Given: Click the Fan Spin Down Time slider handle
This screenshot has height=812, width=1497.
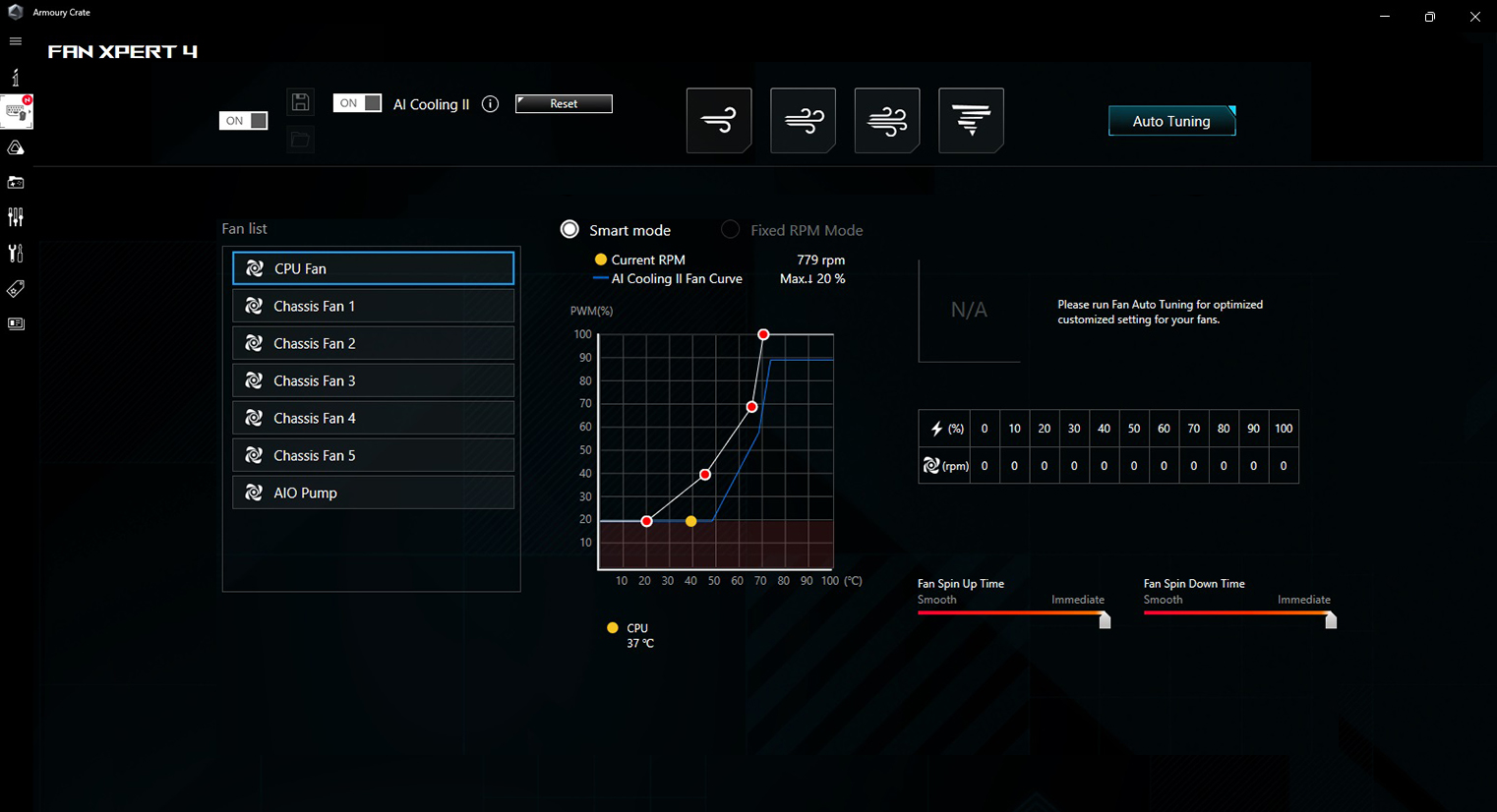Looking at the screenshot, I should click(1331, 620).
